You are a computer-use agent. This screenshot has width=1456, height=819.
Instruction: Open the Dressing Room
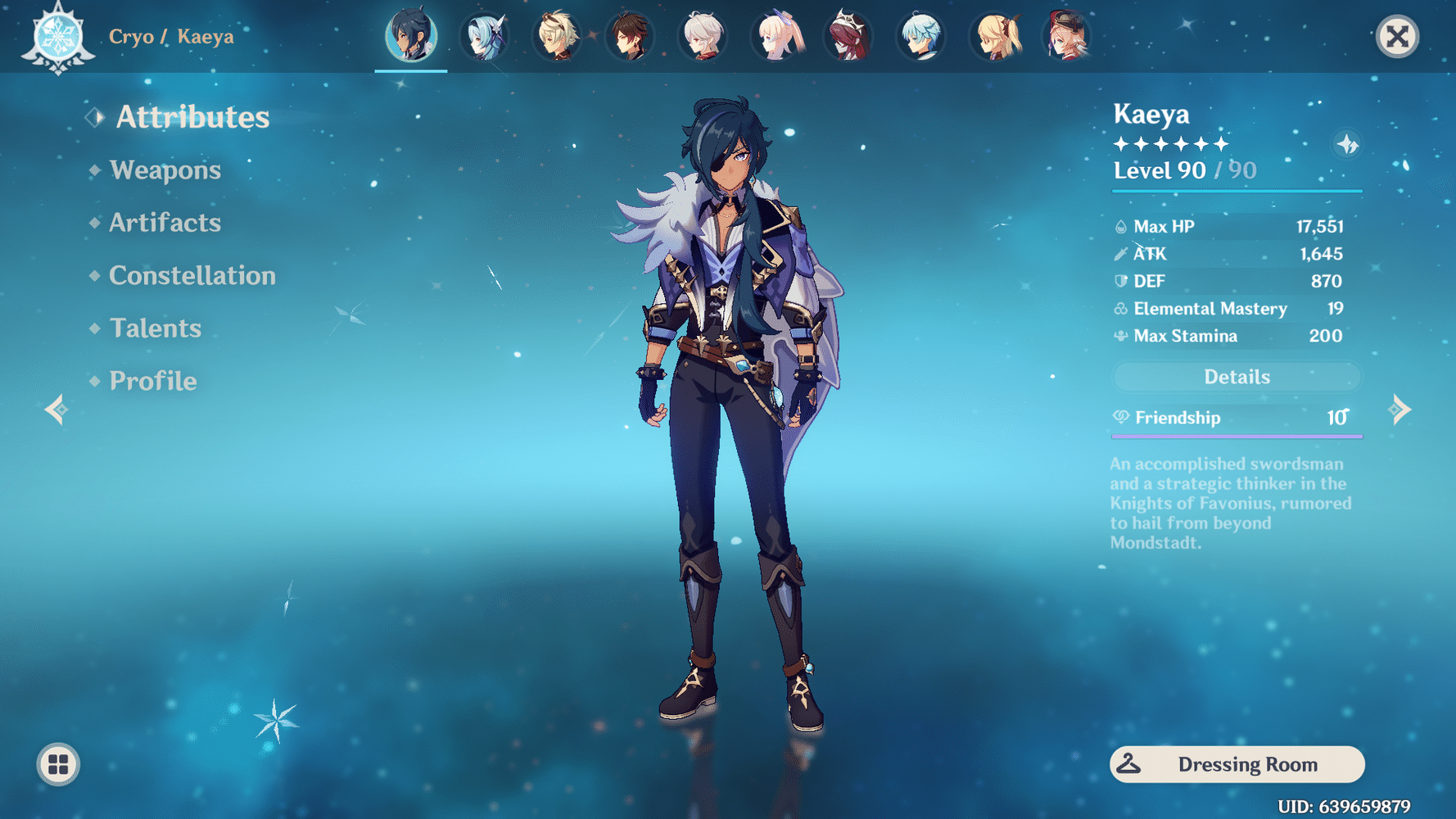(1237, 763)
